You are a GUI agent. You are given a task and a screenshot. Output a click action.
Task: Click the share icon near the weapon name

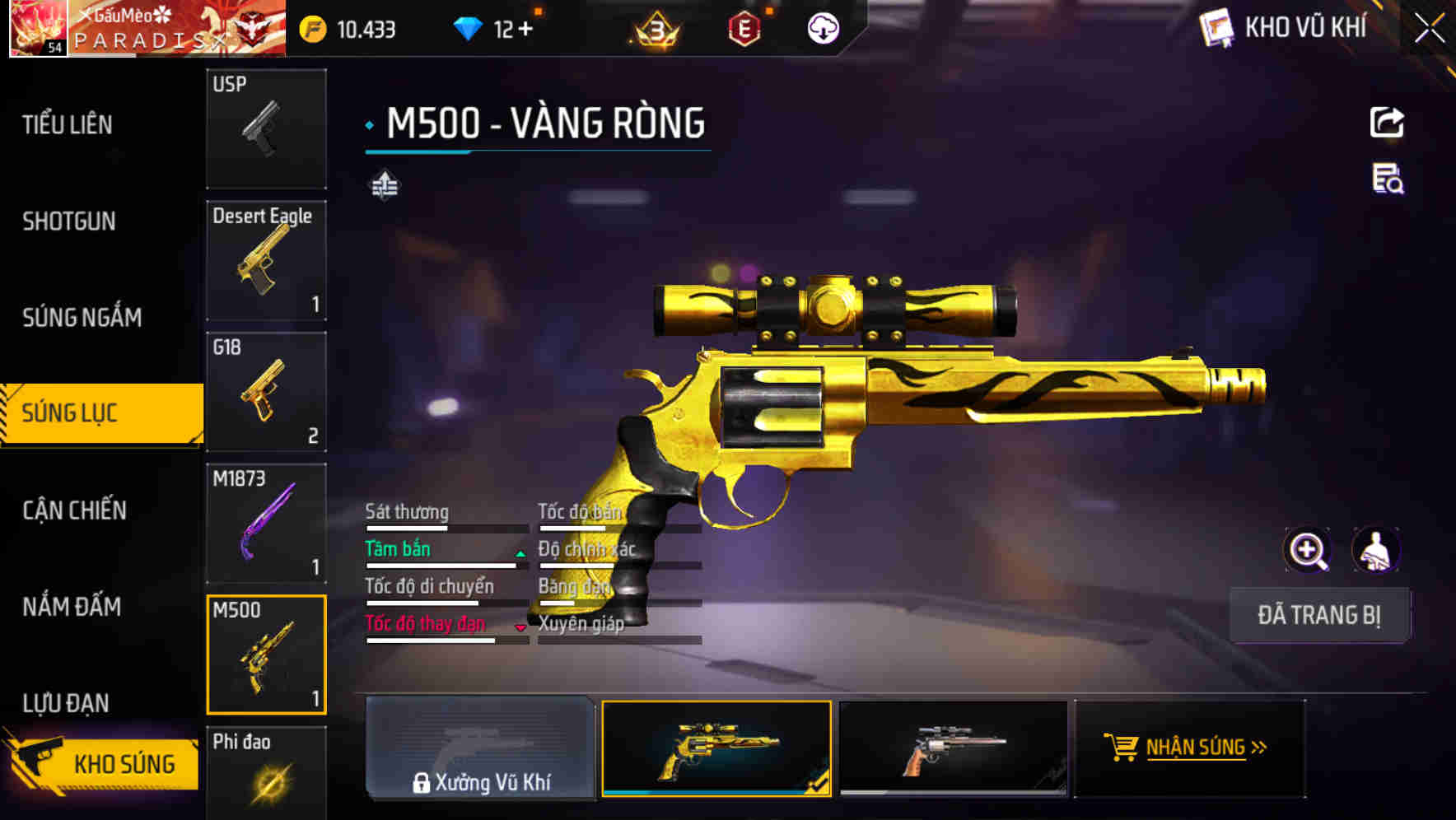click(1387, 121)
